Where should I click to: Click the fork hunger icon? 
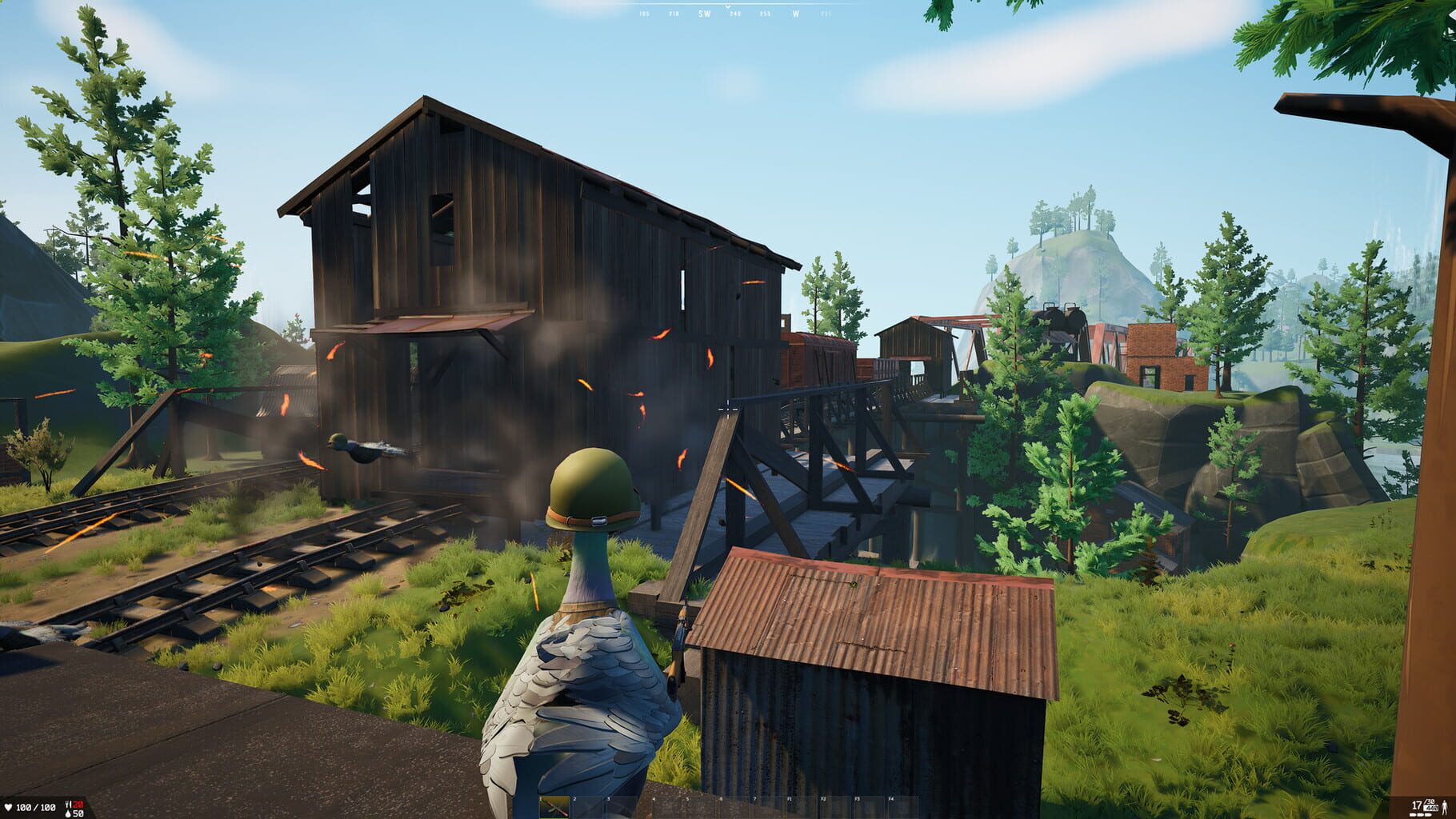(67, 804)
